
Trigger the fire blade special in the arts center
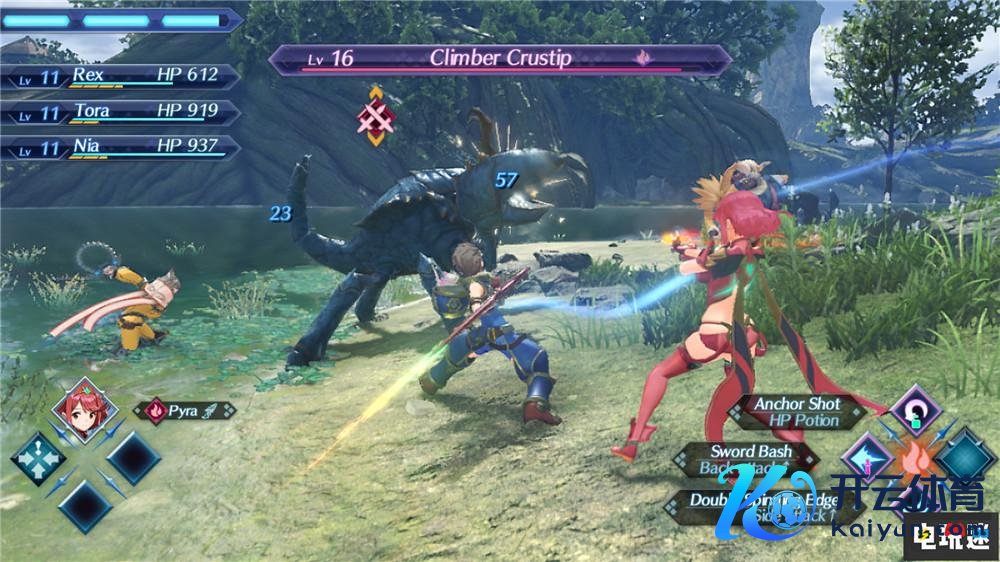(915, 462)
